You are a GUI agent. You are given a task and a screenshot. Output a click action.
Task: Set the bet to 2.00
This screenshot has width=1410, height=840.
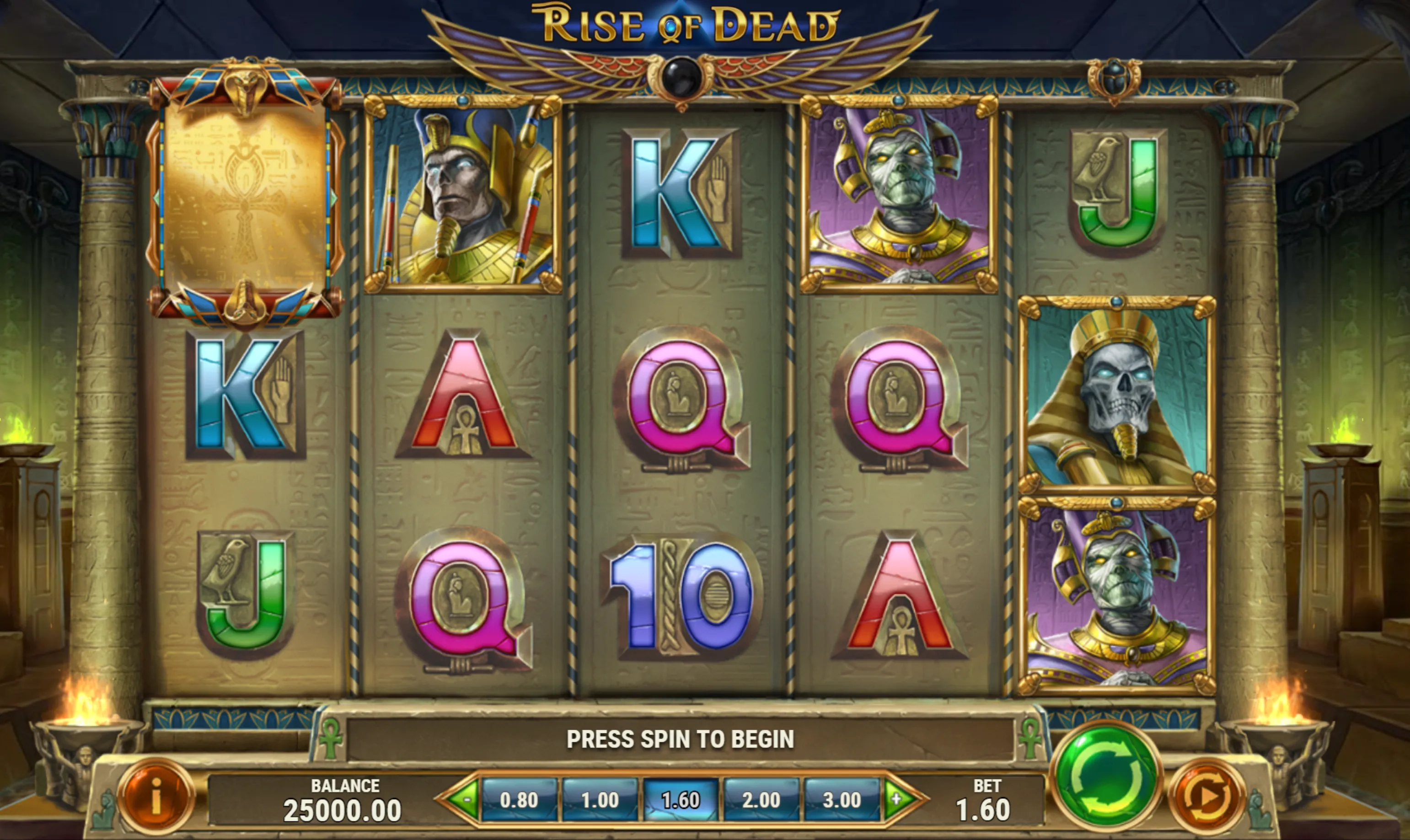coord(761,800)
